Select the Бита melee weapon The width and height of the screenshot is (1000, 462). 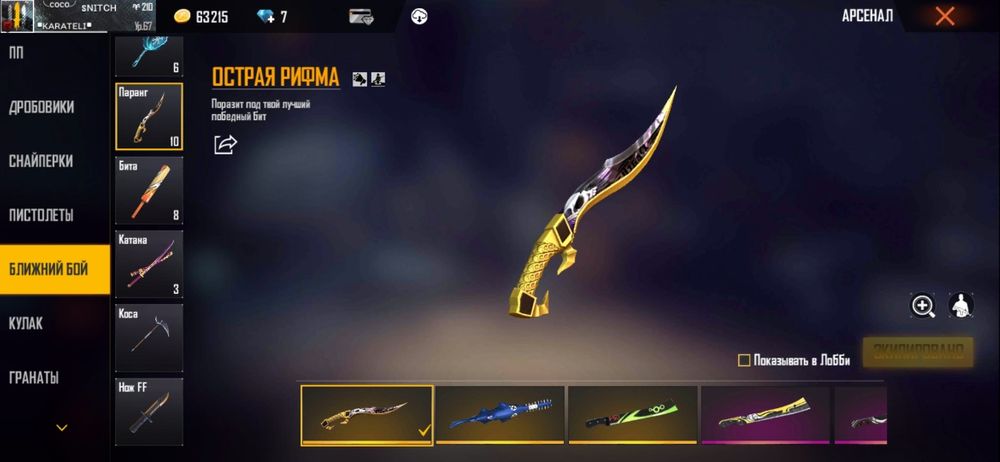coord(149,188)
